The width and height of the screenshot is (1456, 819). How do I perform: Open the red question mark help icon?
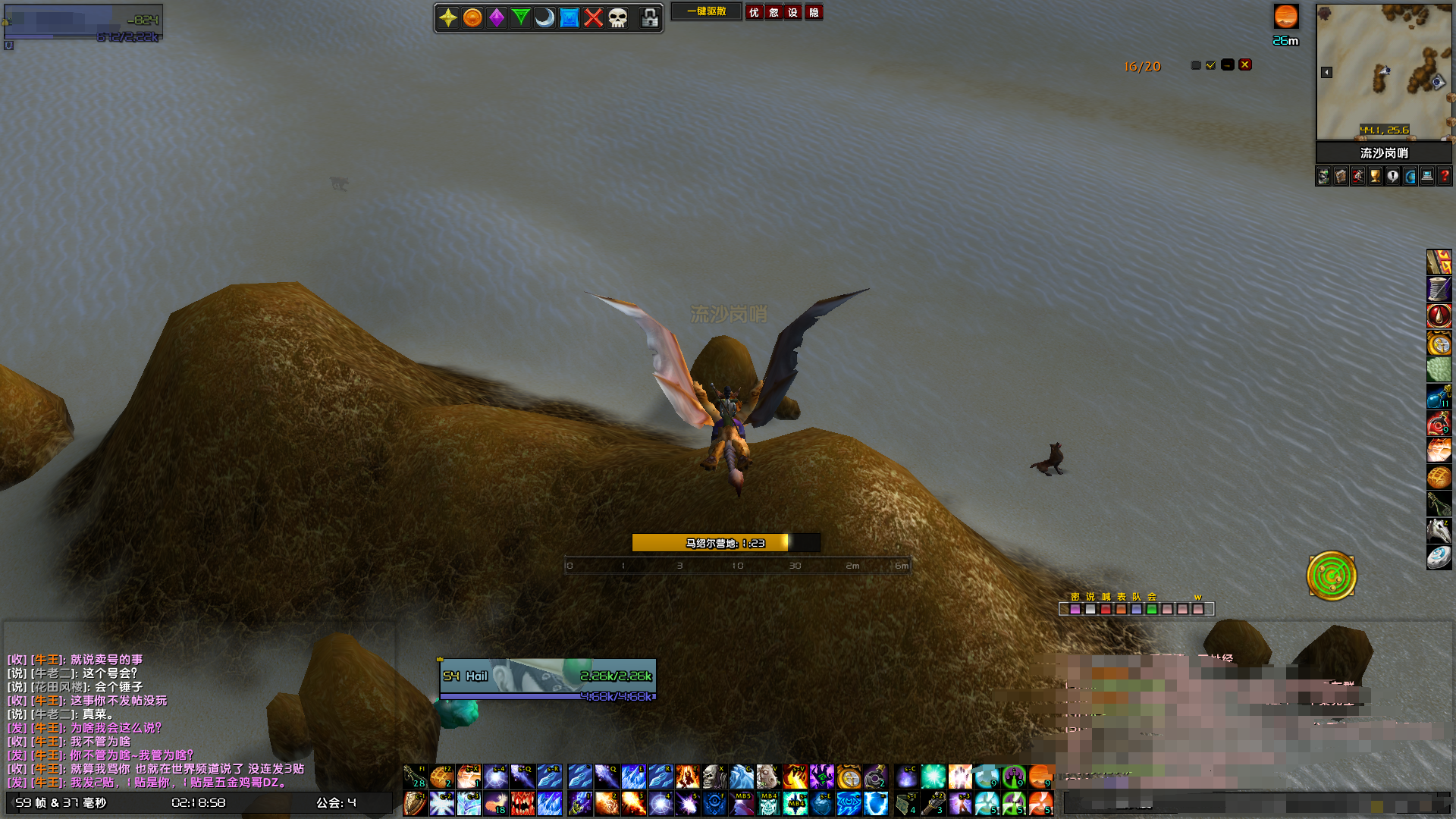[1445, 177]
